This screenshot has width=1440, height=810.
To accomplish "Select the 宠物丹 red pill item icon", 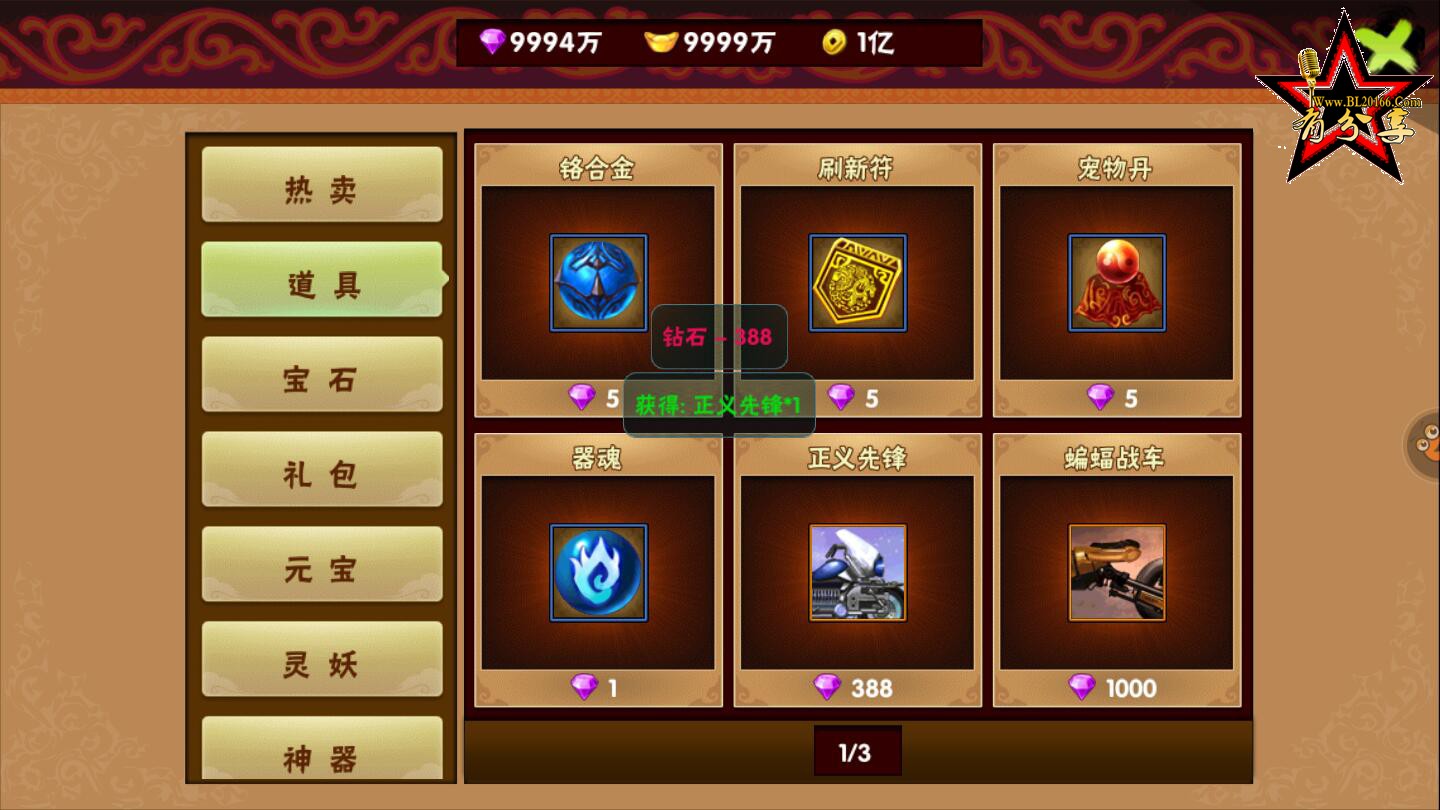I will point(1117,282).
